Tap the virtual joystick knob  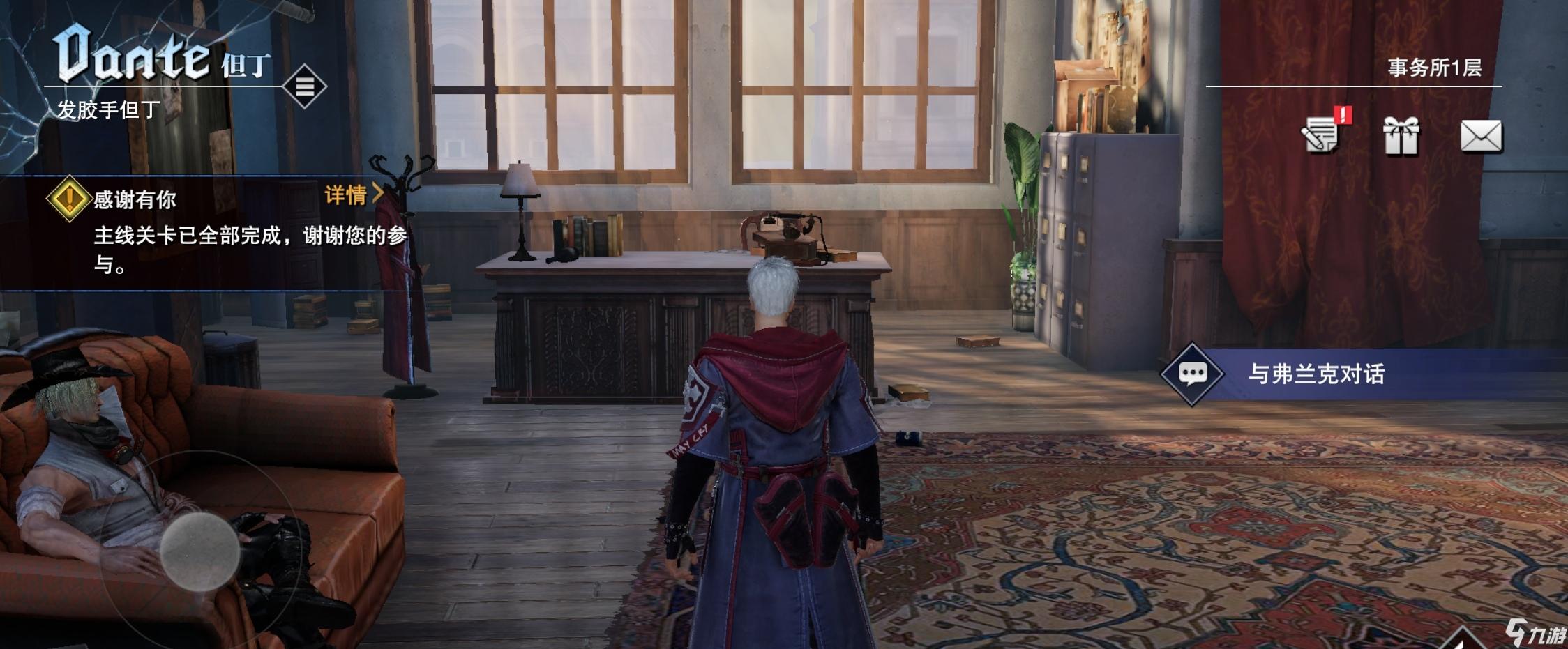(200, 551)
